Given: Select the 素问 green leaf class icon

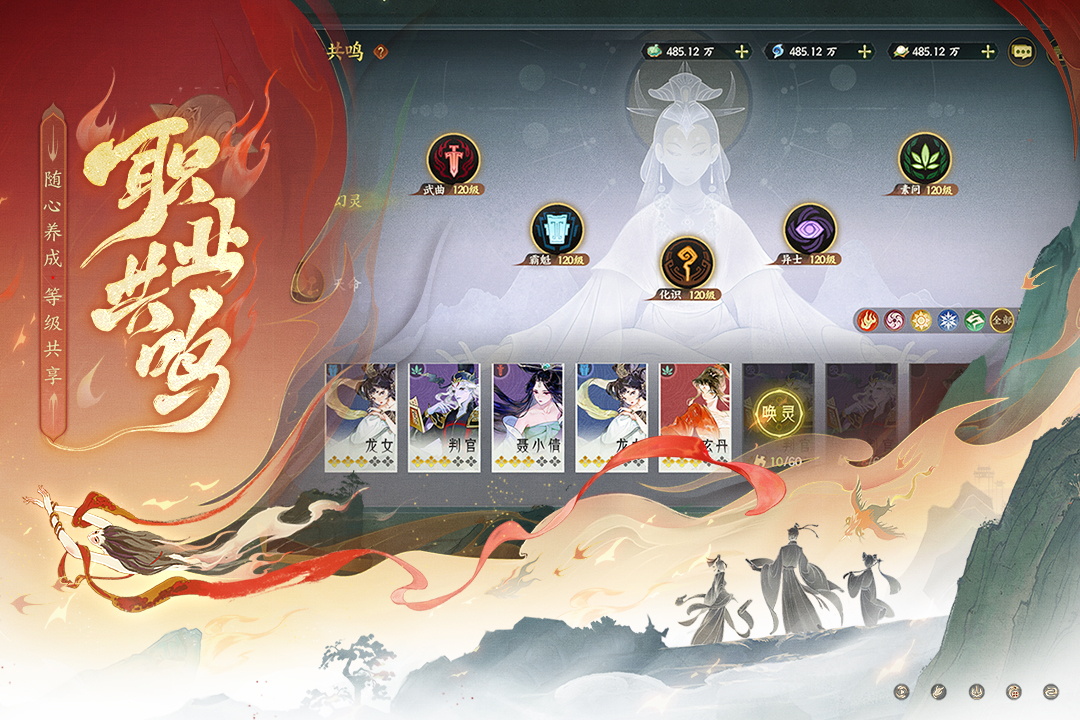Looking at the screenshot, I should pyautogui.click(x=924, y=159).
